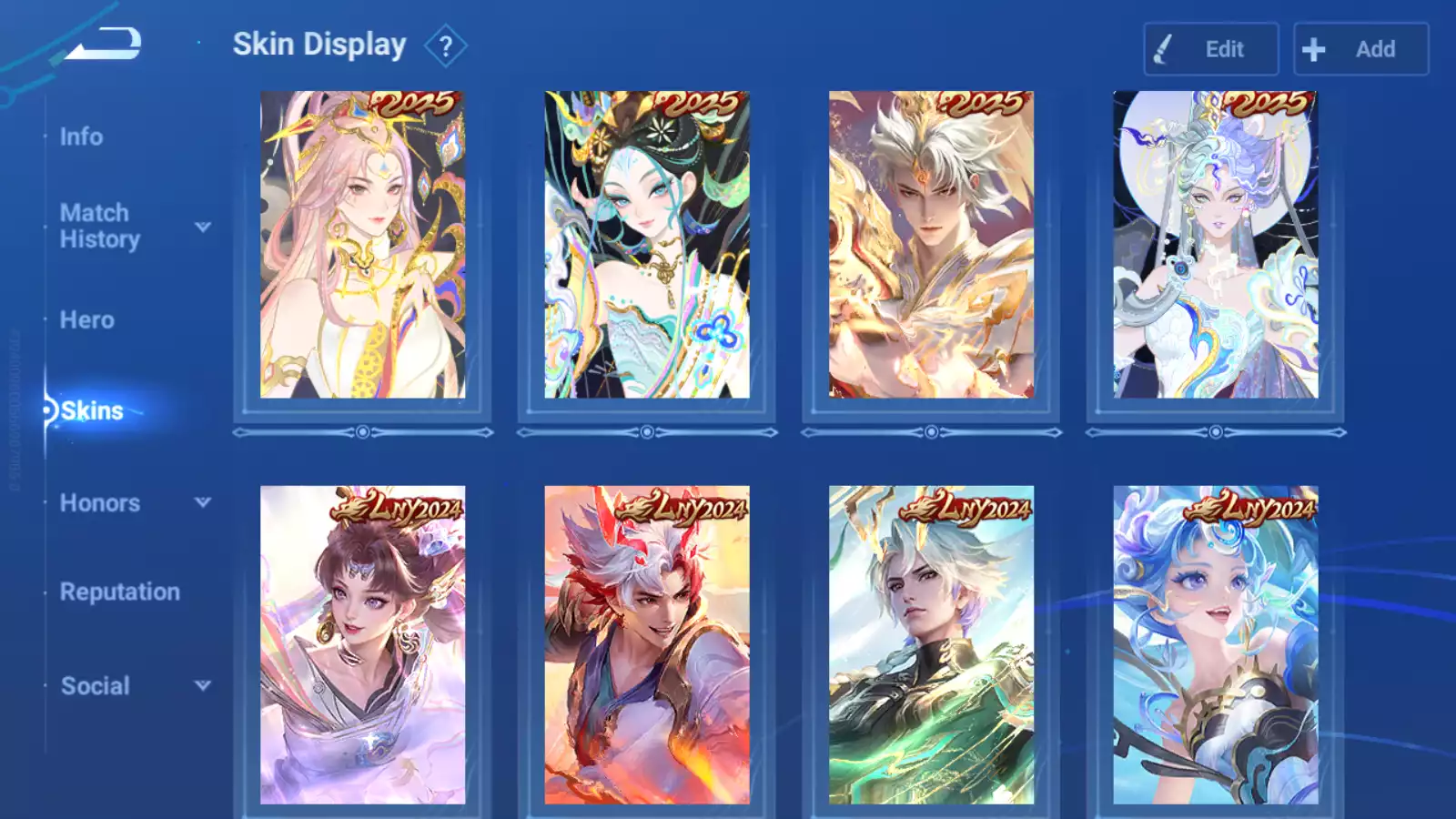This screenshot has width=1456, height=819.
Task: Pick the white-haired male 2025 skin card
Action: click(x=931, y=245)
